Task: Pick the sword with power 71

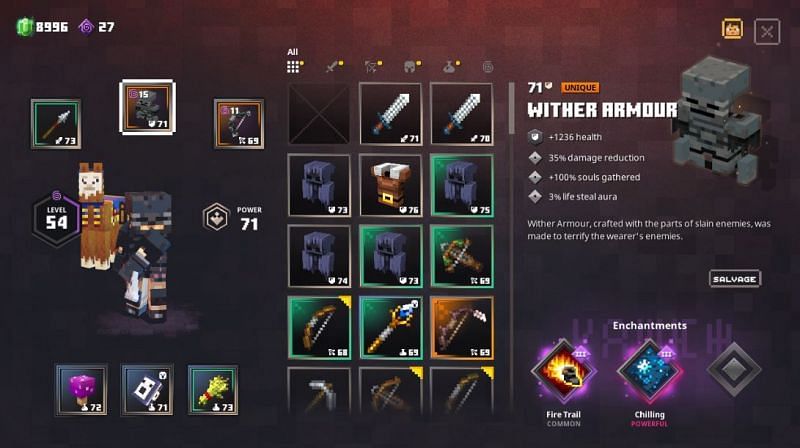Action: [x=390, y=114]
